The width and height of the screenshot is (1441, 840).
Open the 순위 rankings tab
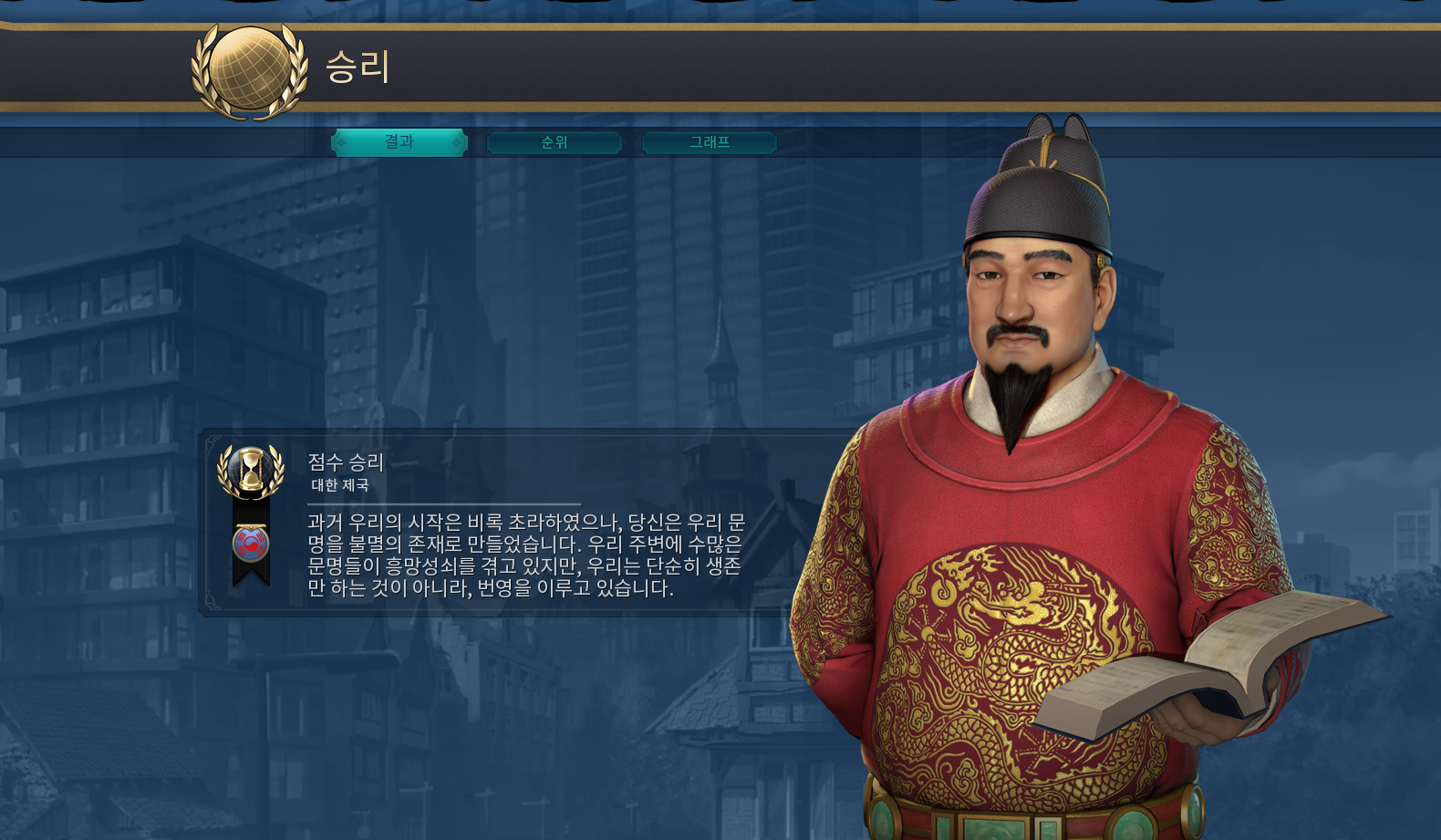[555, 142]
